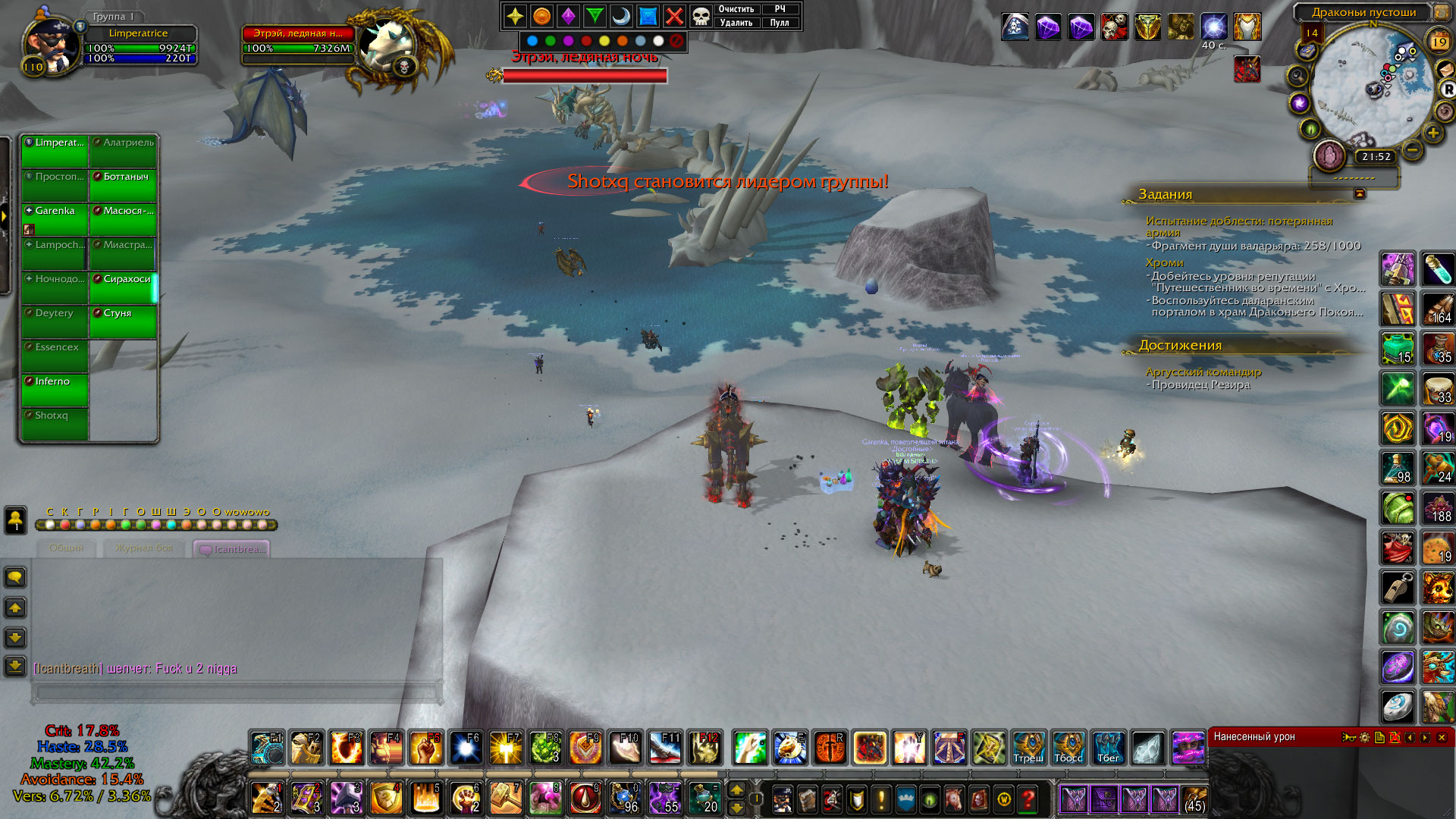The width and height of the screenshot is (1456, 819).
Task: Collapse the "Задания" quest tracker
Action: (1360, 194)
